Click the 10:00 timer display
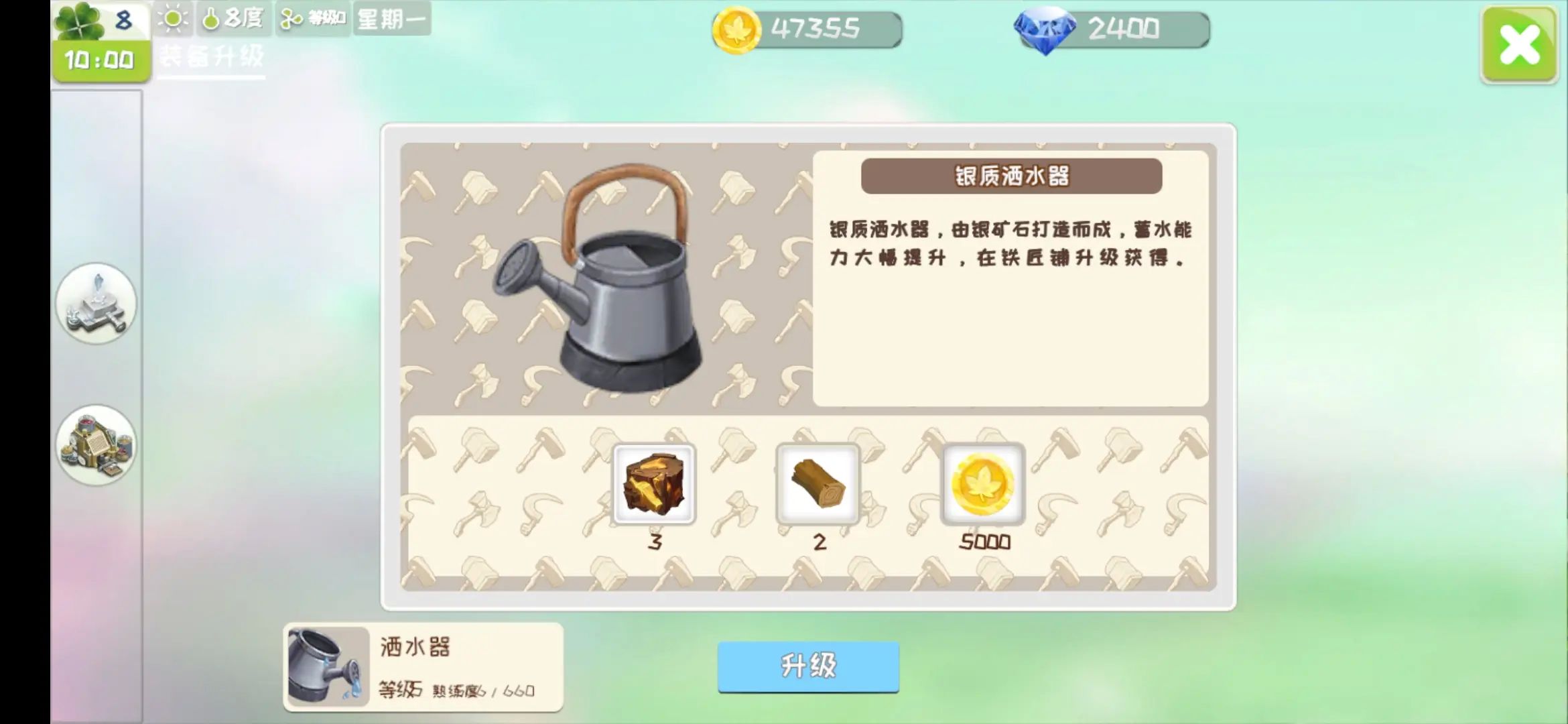This screenshot has height=724, width=1568. pyautogui.click(x=99, y=59)
